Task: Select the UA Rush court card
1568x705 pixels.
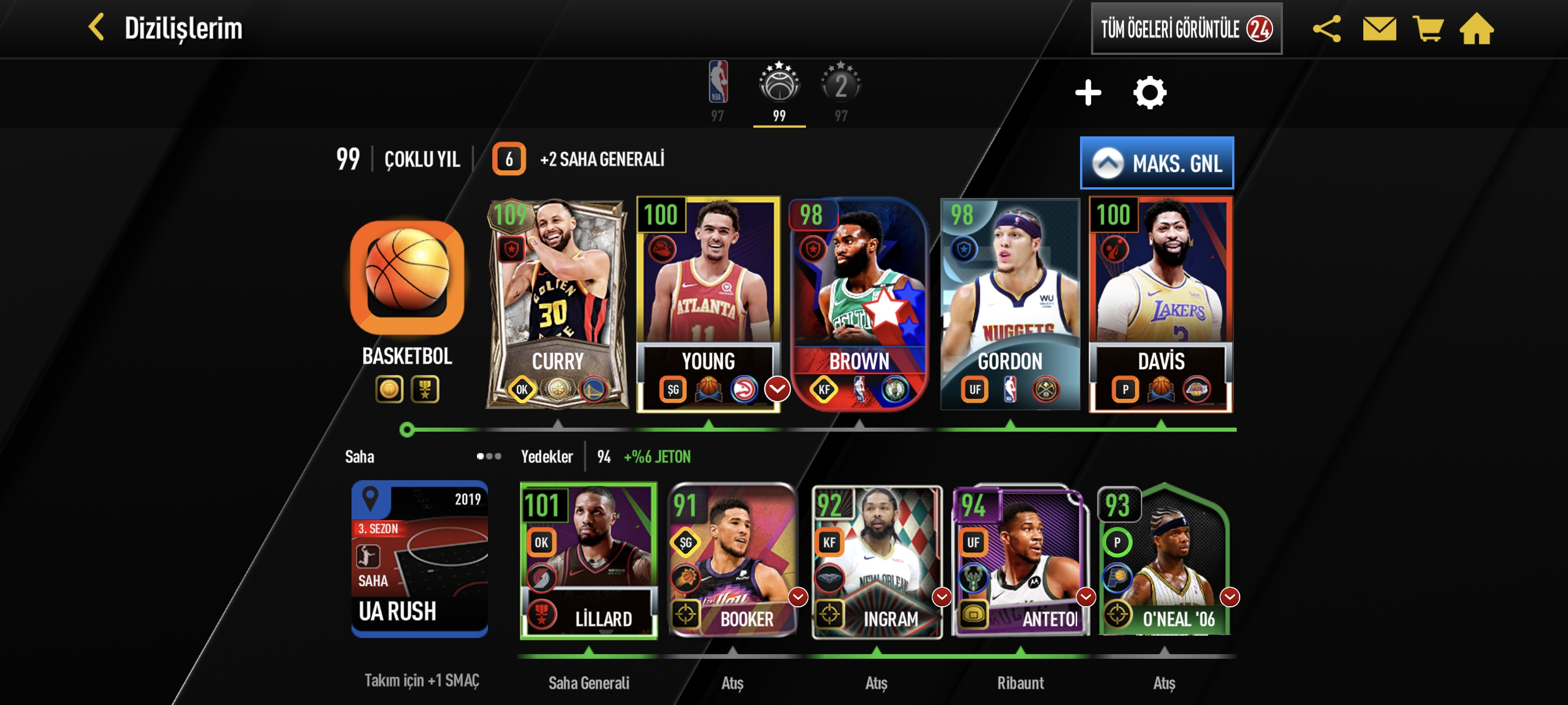Action: coord(419,559)
